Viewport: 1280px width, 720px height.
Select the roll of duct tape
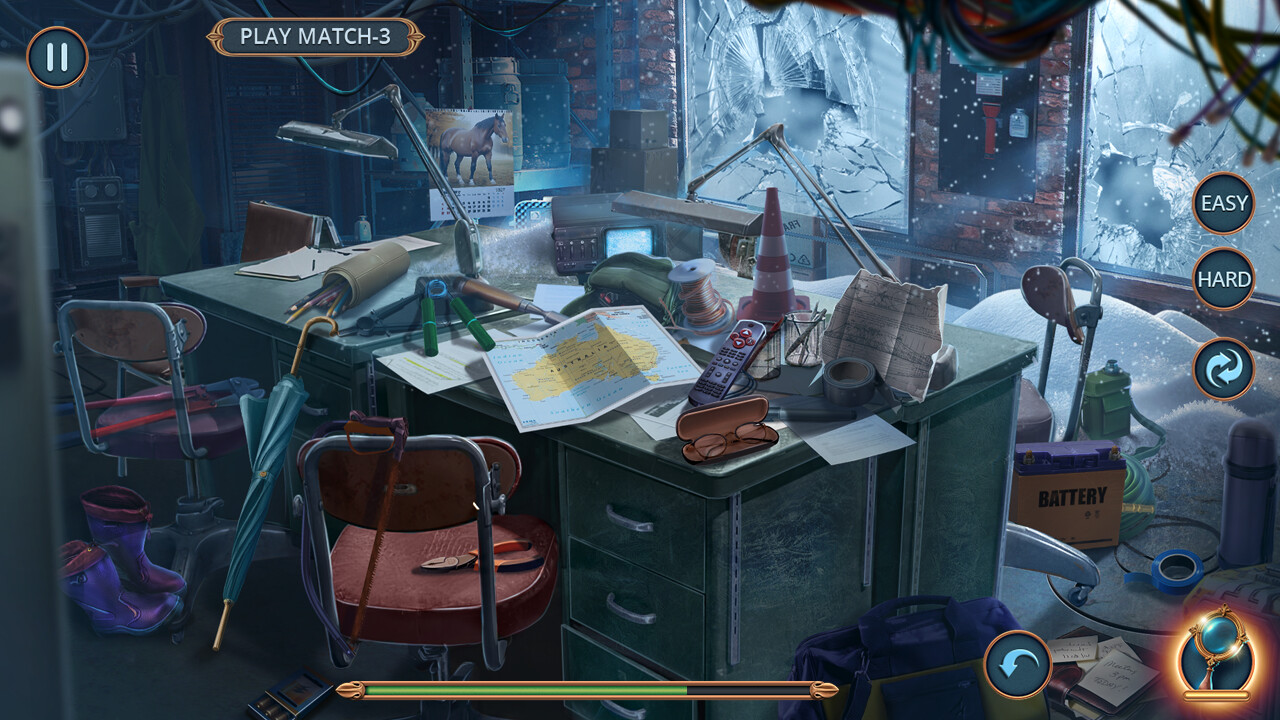[848, 382]
